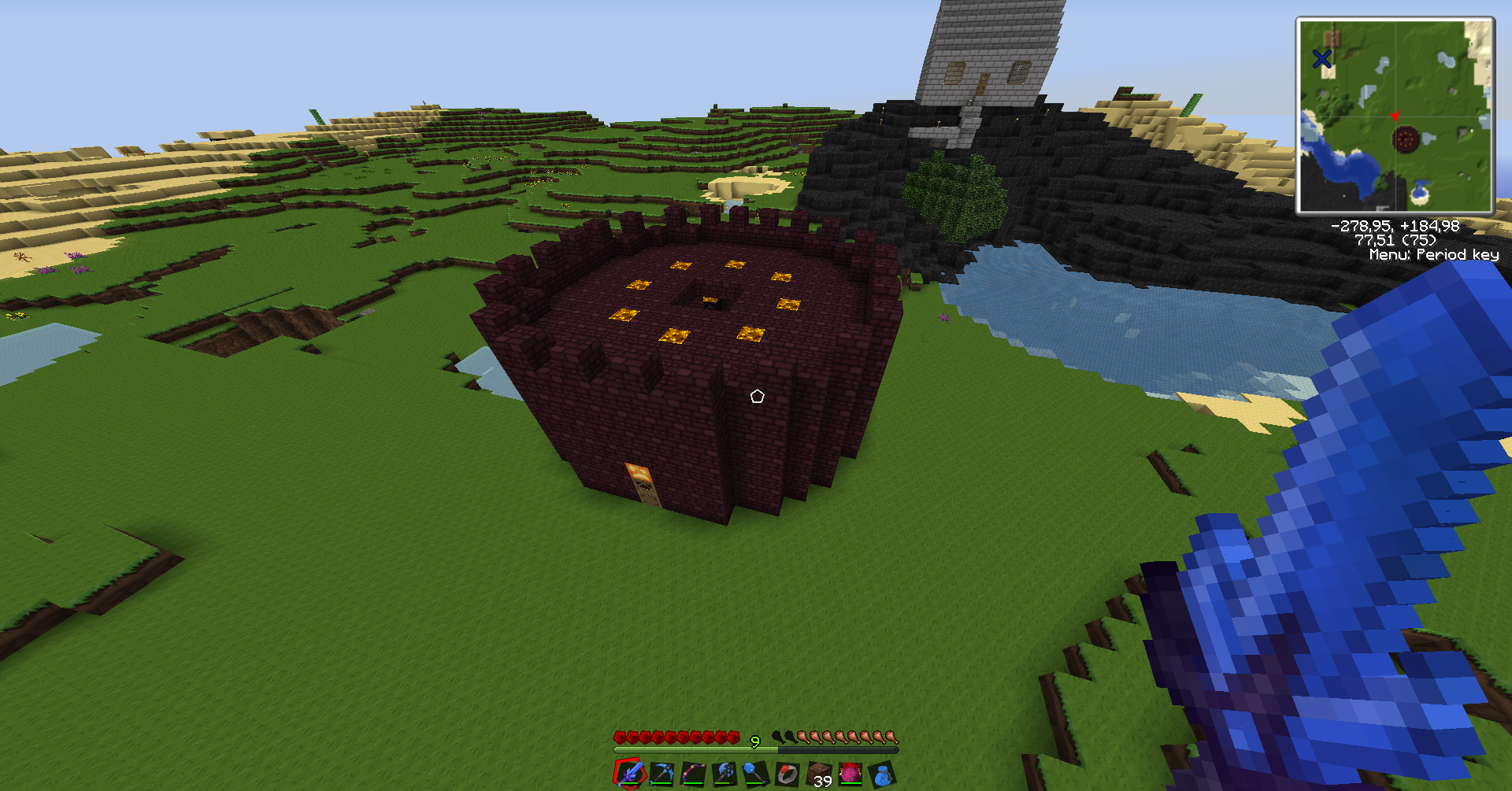Select the blue battle axe slot
Image resolution: width=1512 pixels, height=791 pixels.
pyautogui.click(x=724, y=774)
